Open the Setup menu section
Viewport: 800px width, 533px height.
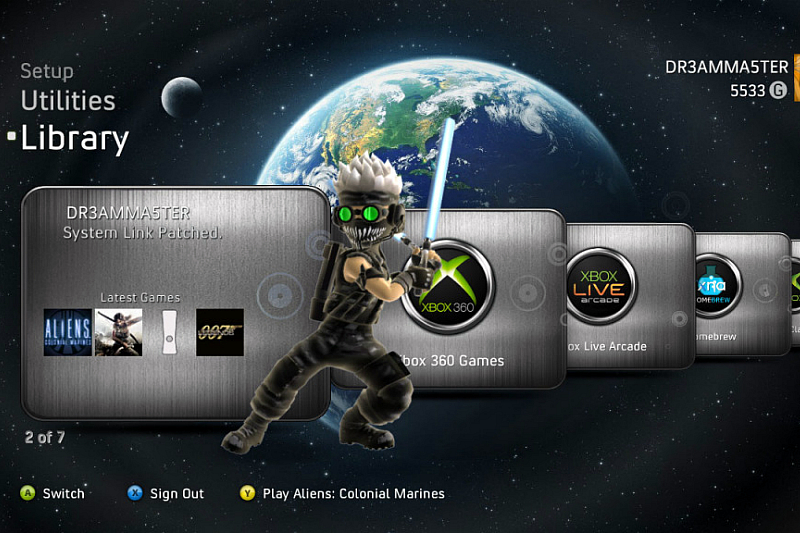point(47,71)
